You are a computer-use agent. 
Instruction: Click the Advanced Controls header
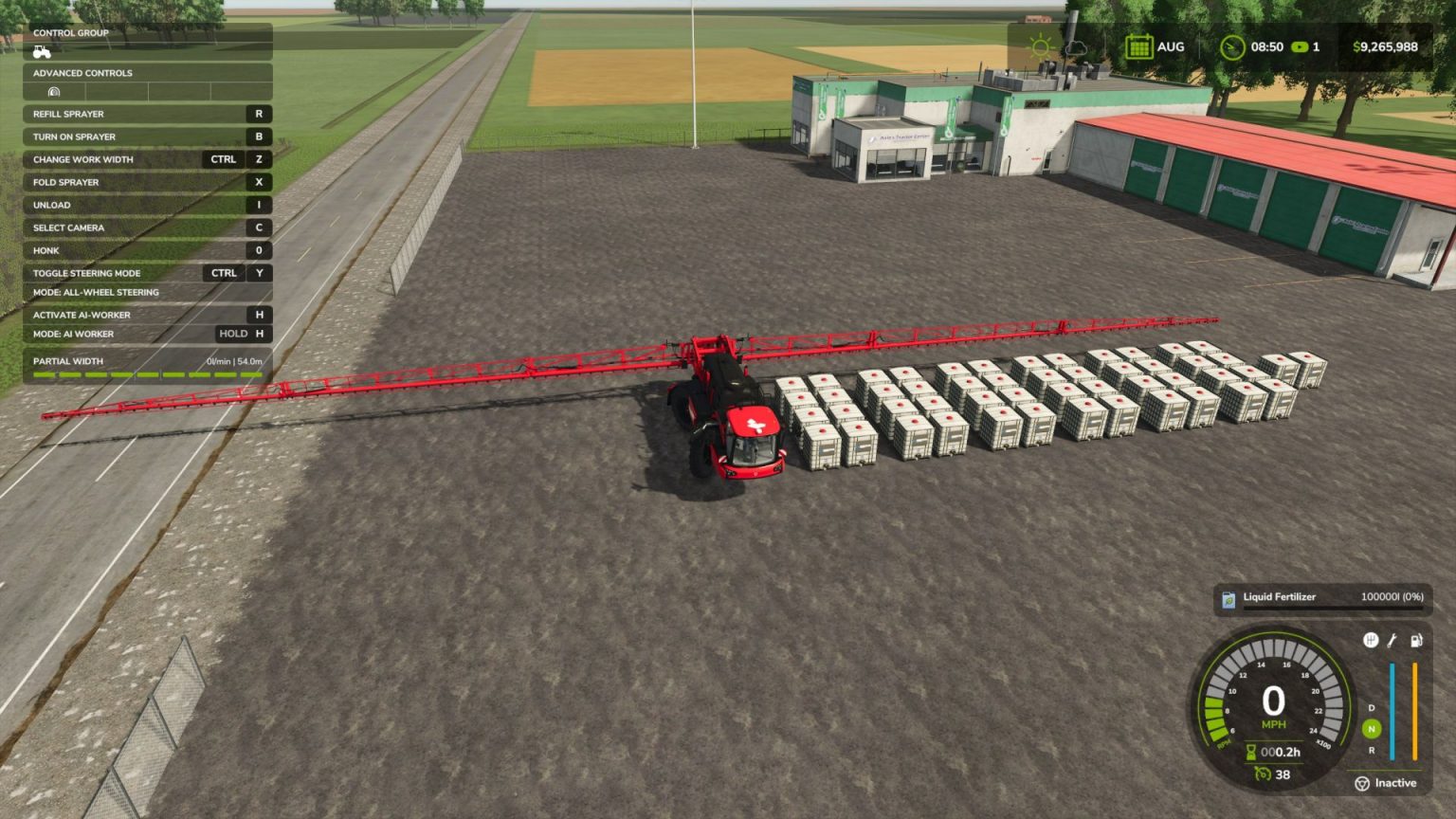pyautogui.click(x=82, y=73)
